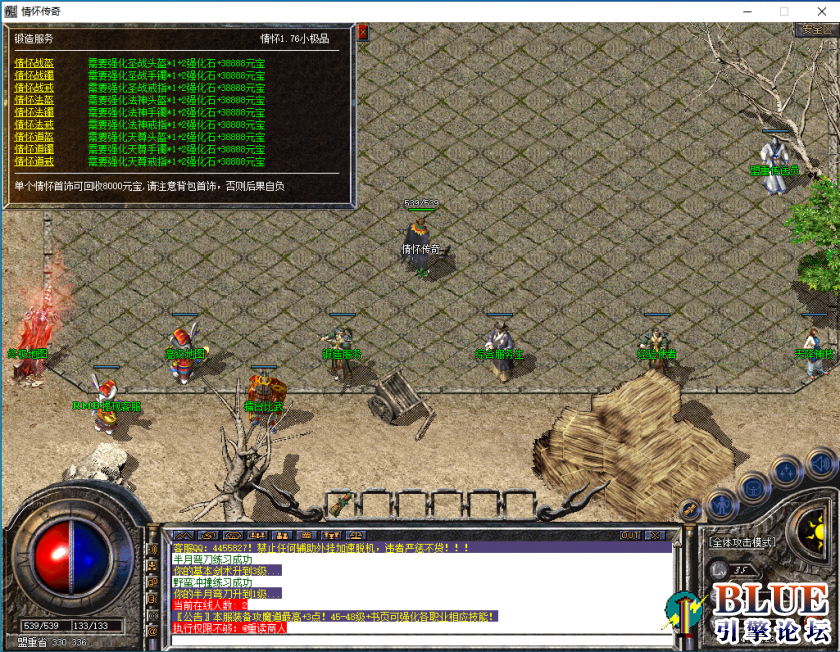Select the 情怀道镯 forging option
The image size is (840, 652).
[x=34, y=149]
